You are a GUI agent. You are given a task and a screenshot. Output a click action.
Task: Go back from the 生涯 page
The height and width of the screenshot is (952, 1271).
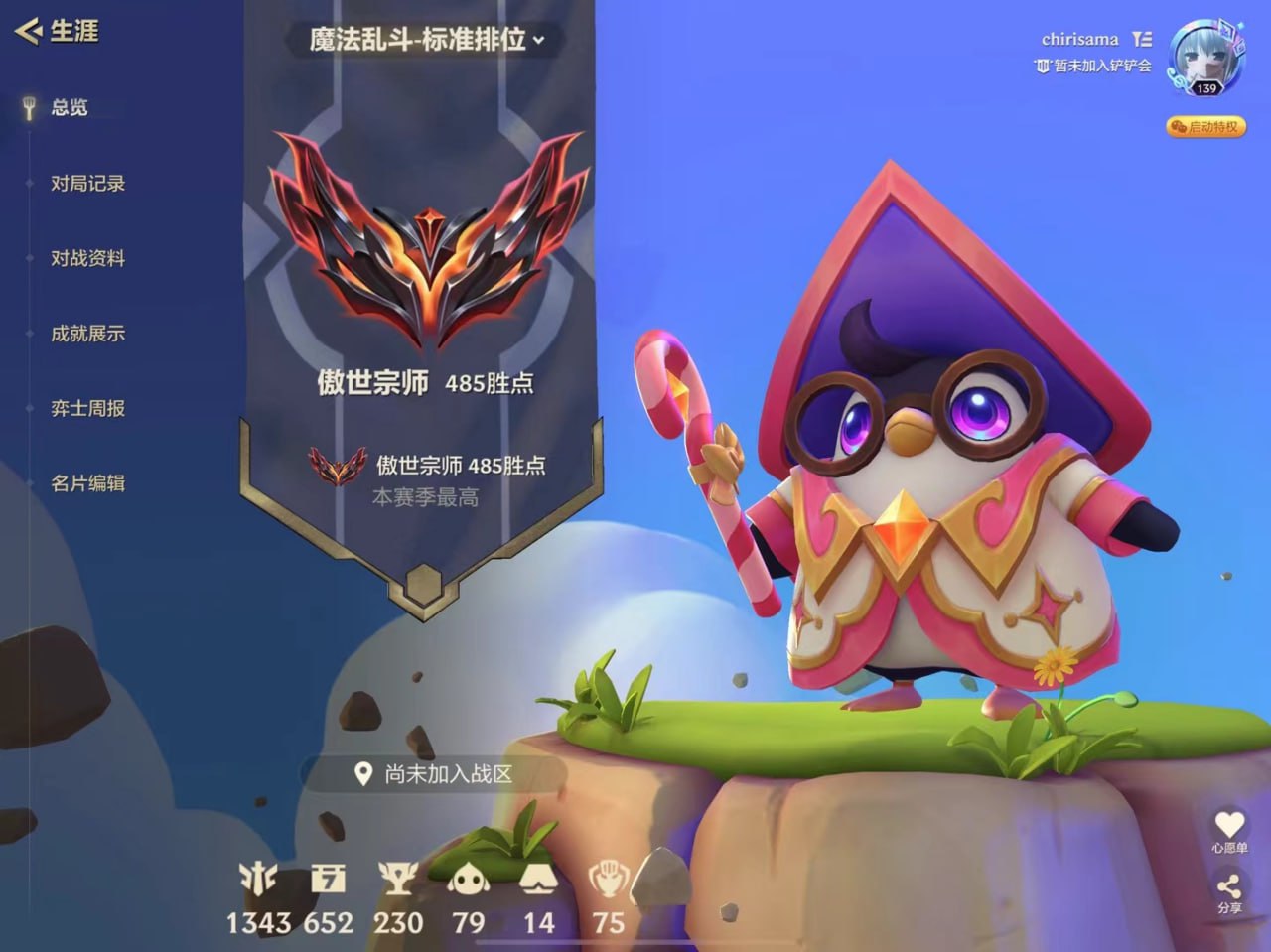click(28, 31)
